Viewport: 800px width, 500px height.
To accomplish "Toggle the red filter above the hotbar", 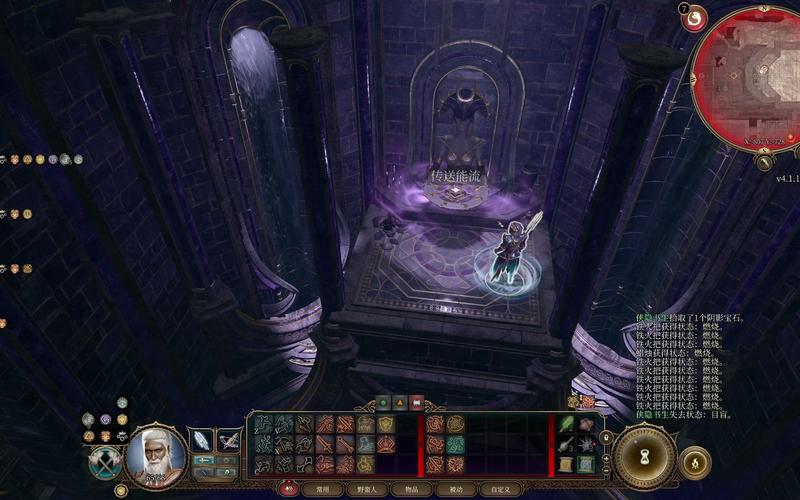I will coord(416,404).
